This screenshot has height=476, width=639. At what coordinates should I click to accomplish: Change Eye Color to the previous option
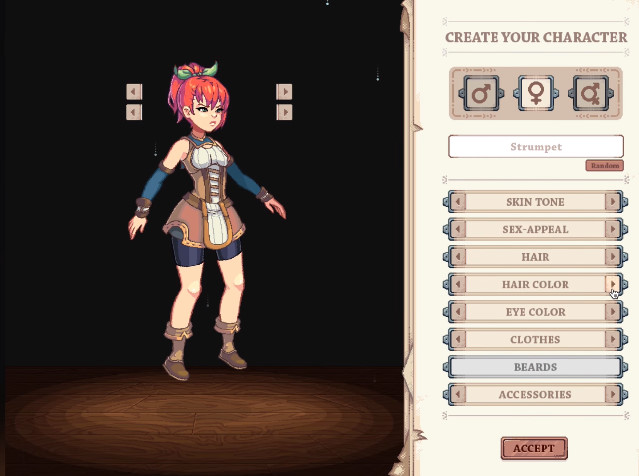pyautogui.click(x=458, y=312)
